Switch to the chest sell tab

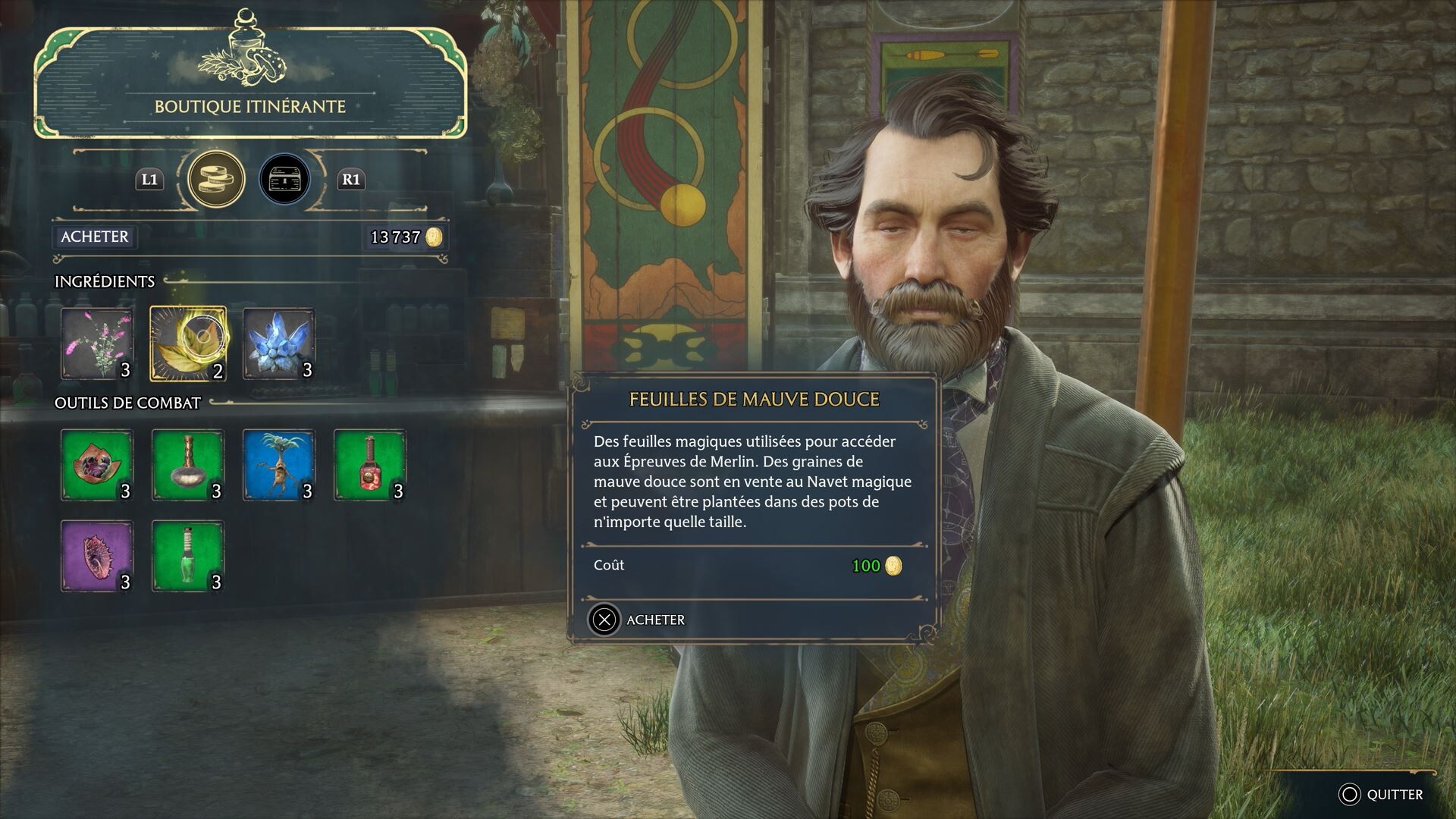click(x=284, y=180)
